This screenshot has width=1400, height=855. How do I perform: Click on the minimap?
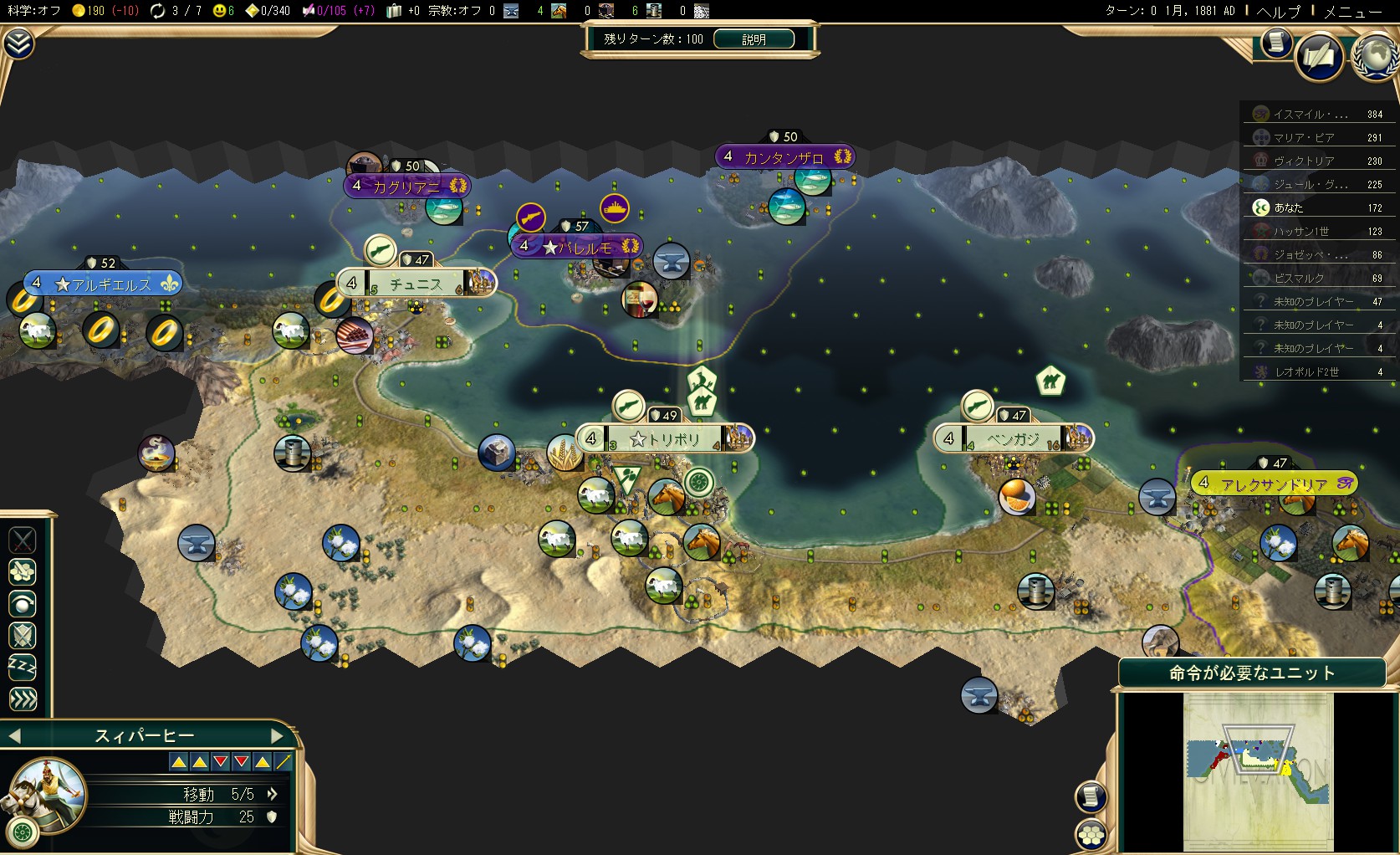pos(1258,771)
